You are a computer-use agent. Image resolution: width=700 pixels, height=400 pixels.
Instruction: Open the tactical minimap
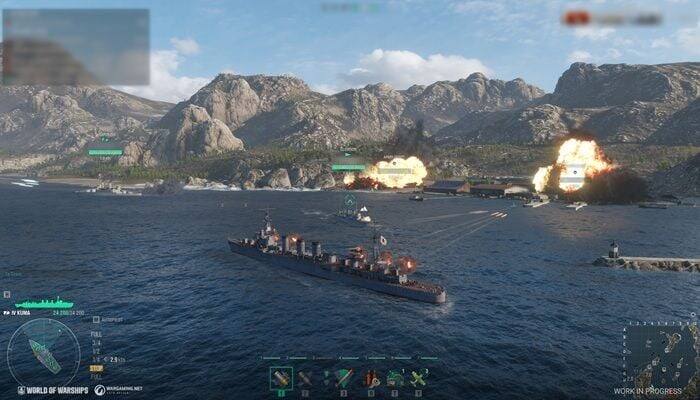[x=659, y=355]
